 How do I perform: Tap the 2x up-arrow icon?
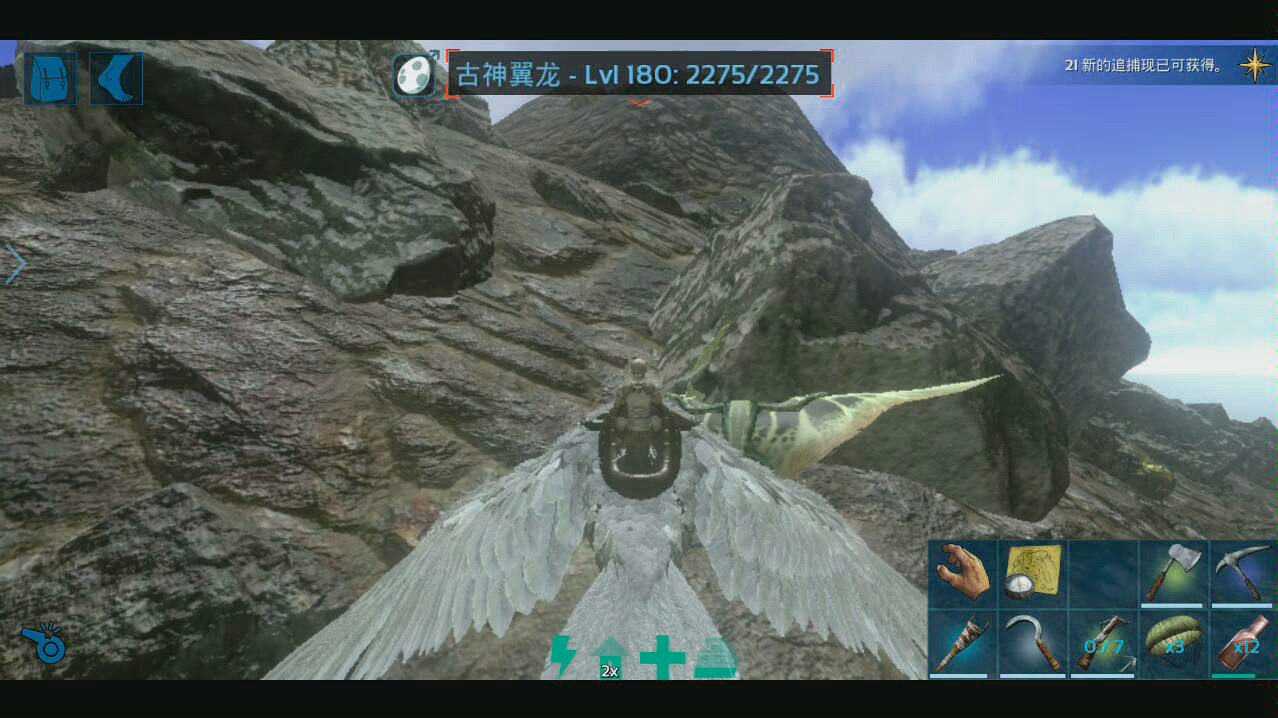(x=609, y=657)
